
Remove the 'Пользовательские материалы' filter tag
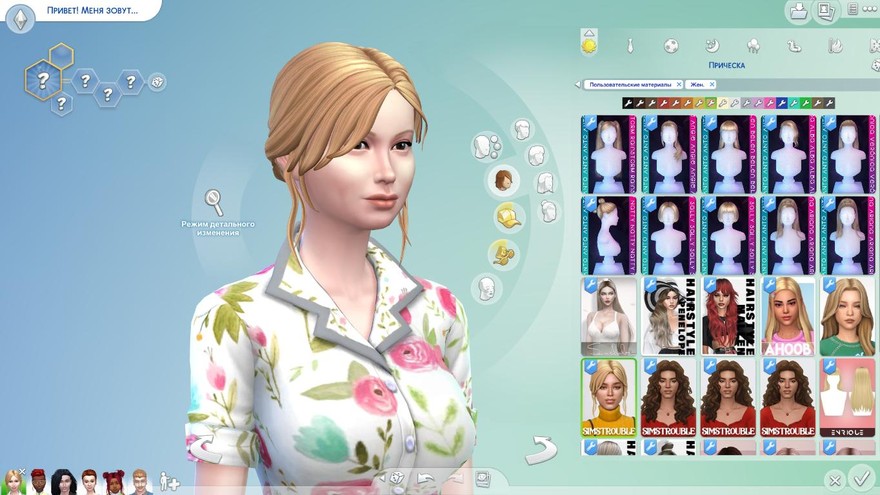pos(679,85)
